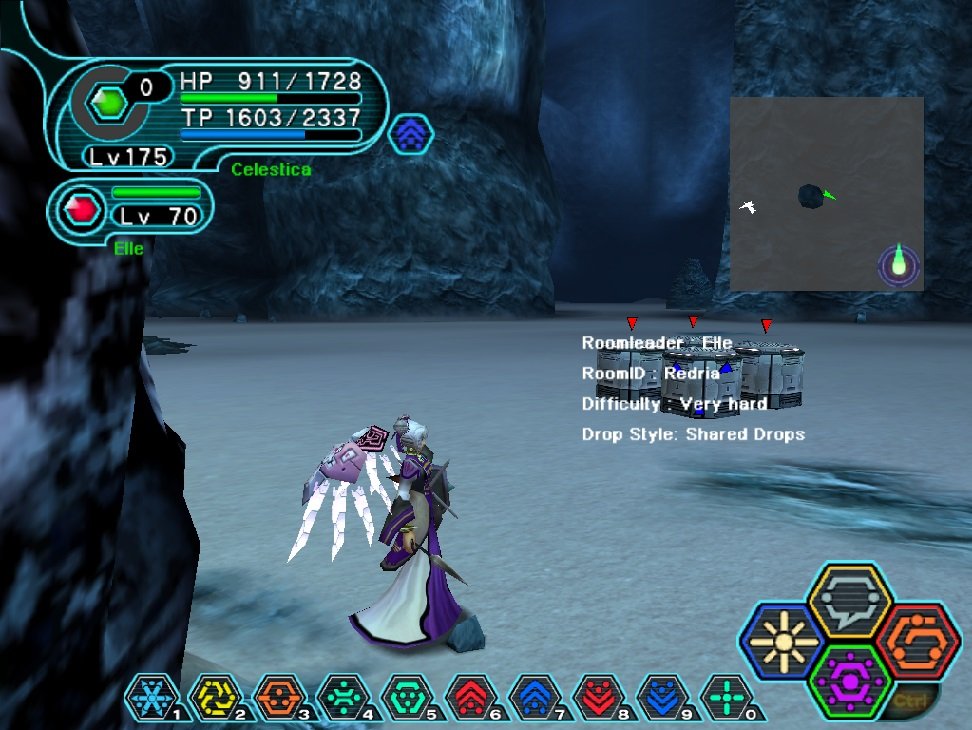Cast the blue up-chevron buff in slot 7
972x730 pixels.
click(535, 698)
